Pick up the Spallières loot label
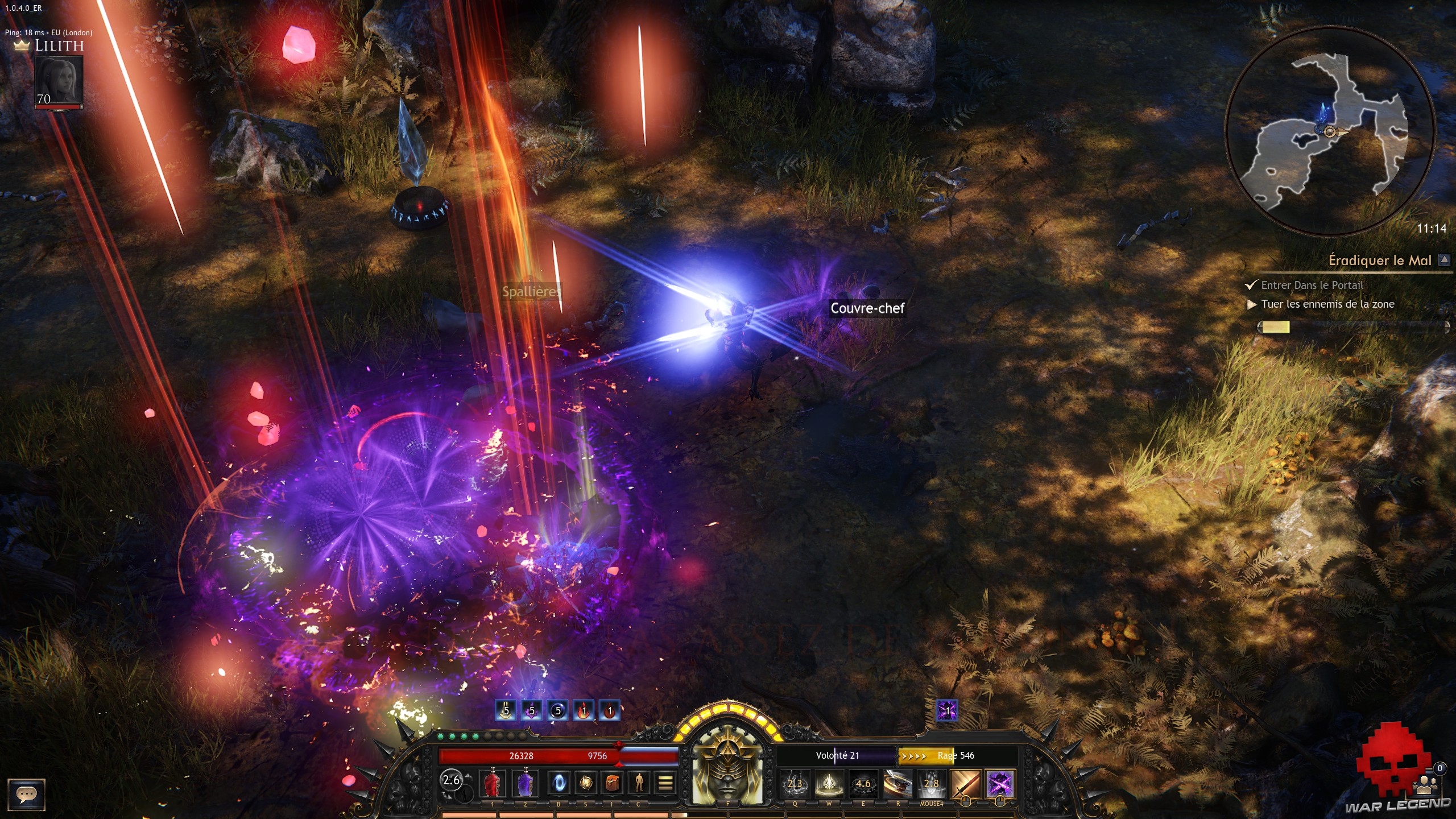Viewport: 1456px width, 819px height. point(531,292)
